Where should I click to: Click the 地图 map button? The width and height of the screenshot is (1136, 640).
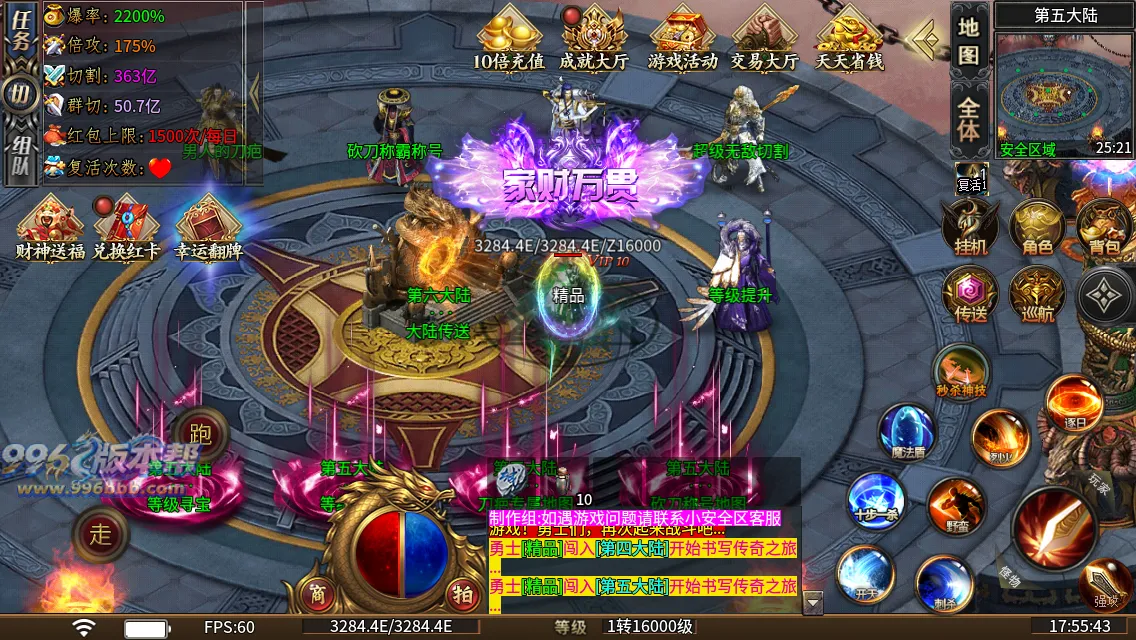[967, 40]
